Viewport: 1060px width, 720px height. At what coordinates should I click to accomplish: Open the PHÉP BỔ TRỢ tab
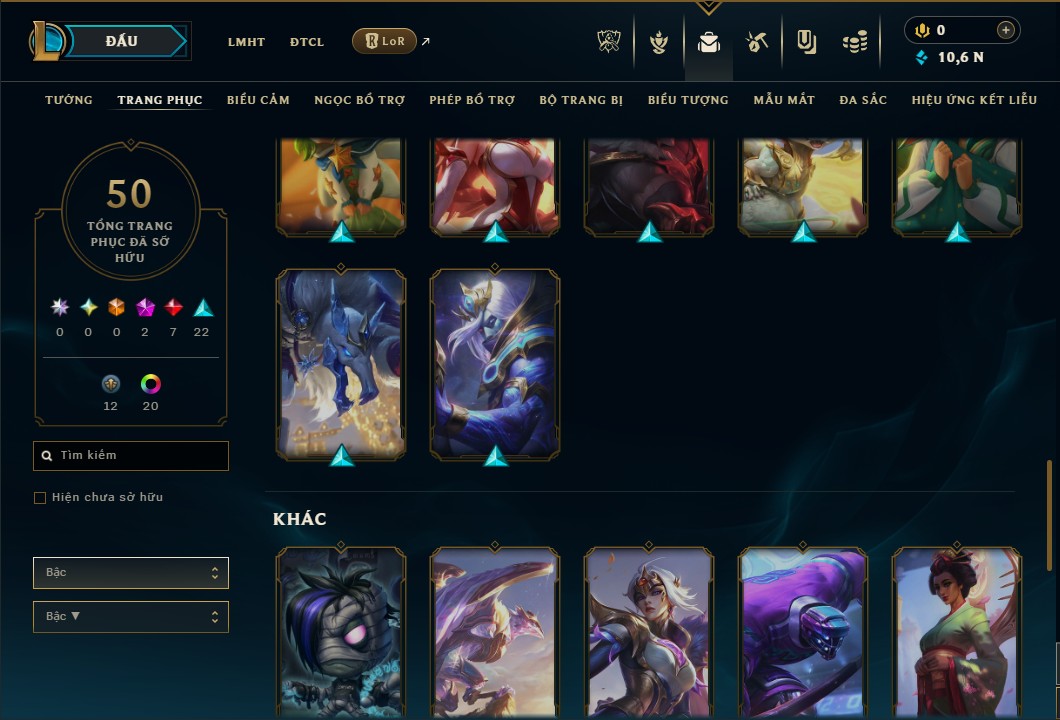[x=472, y=100]
